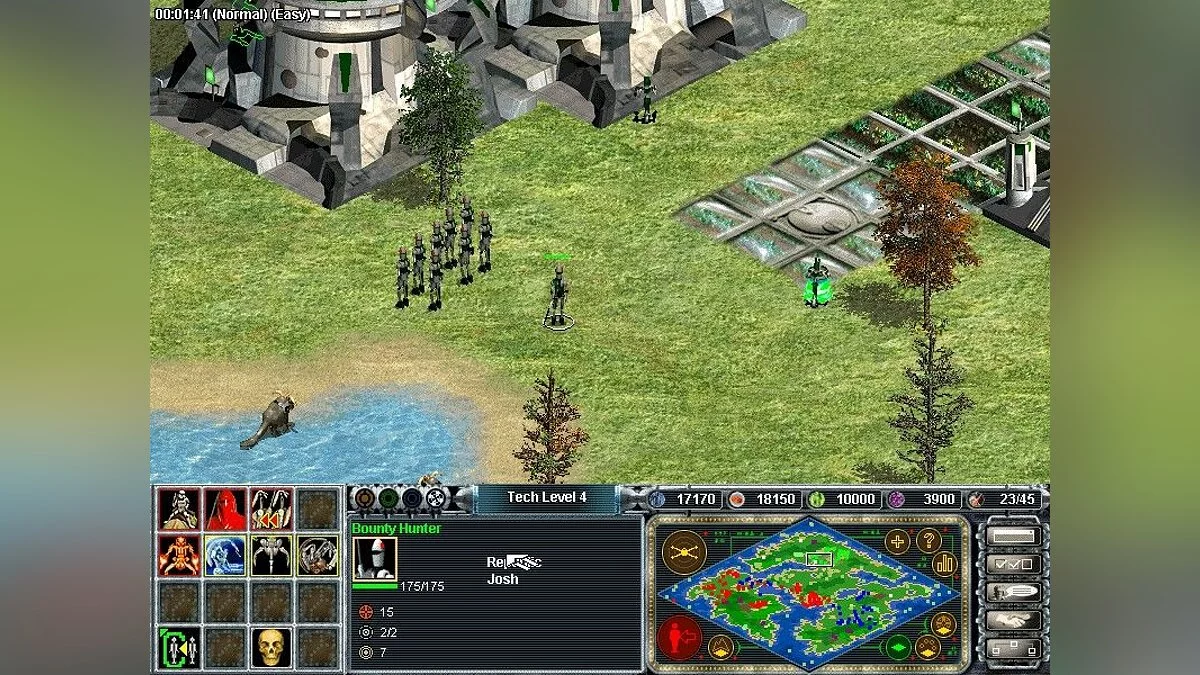Viewport: 1200px width, 675px height.
Task: Show the bar chart statistics button
Action: click(945, 564)
